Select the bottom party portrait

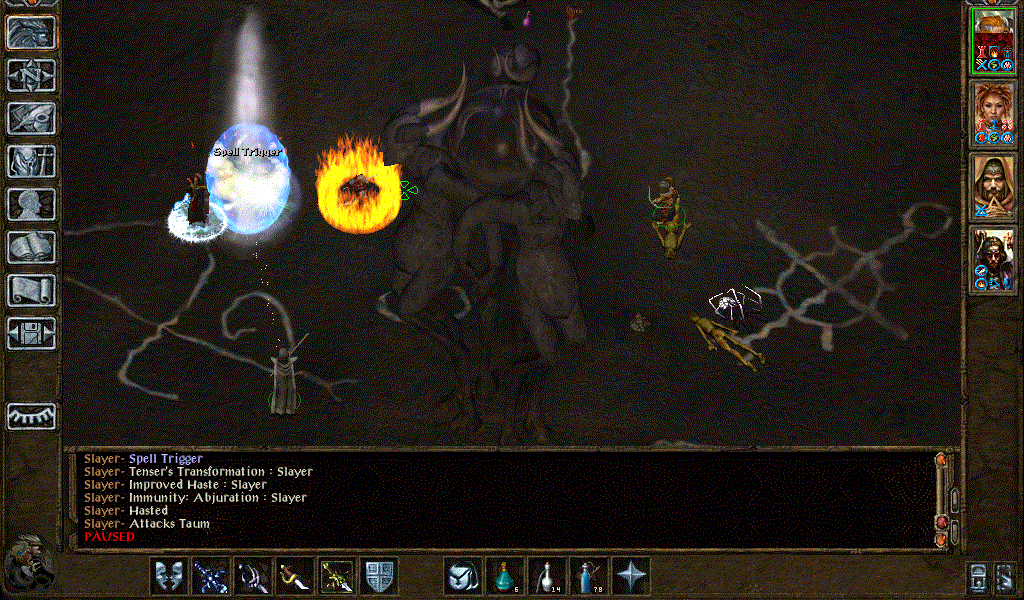(x=994, y=260)
